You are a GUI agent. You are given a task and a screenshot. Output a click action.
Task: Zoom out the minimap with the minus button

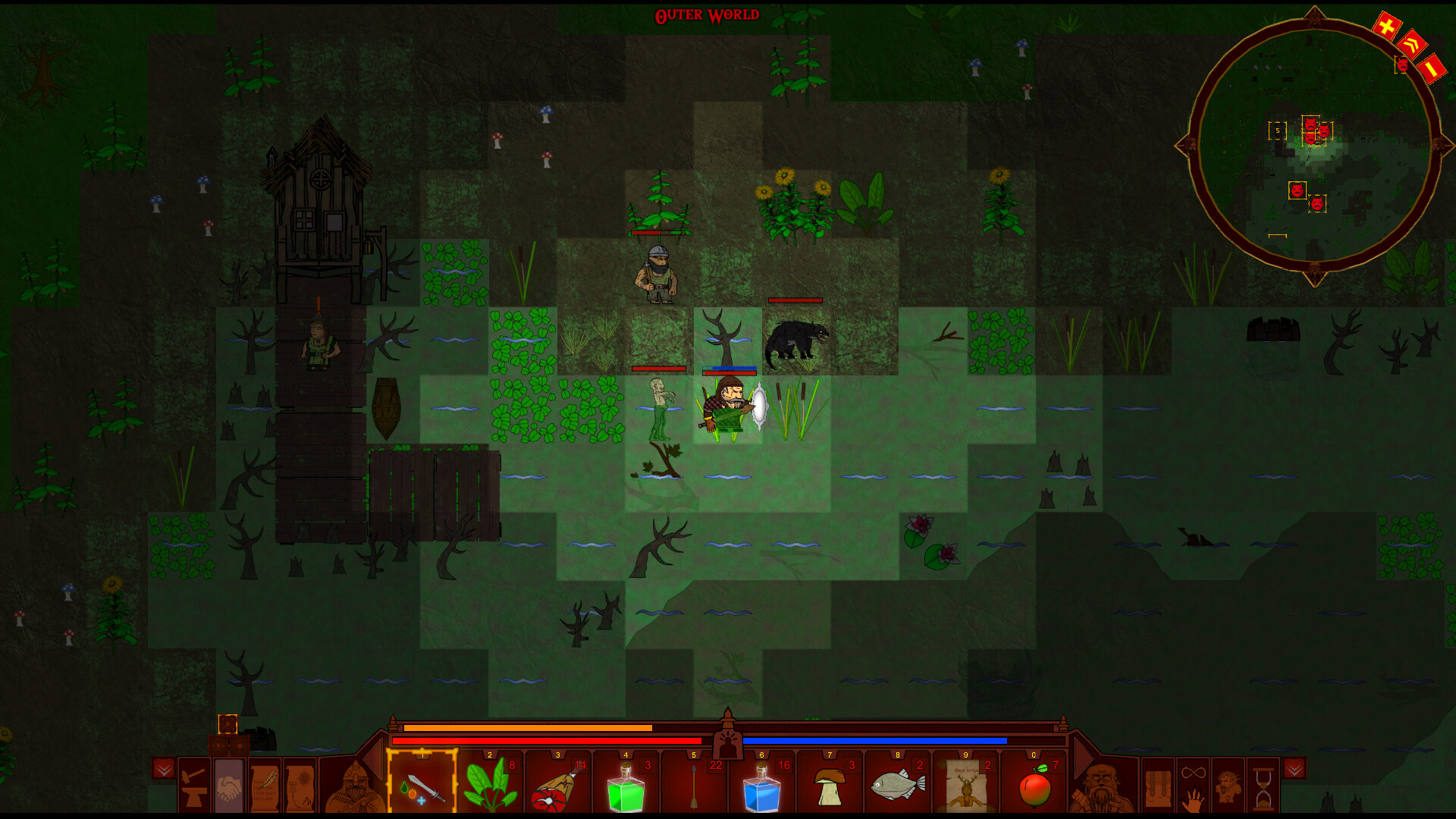point(1432,68)
